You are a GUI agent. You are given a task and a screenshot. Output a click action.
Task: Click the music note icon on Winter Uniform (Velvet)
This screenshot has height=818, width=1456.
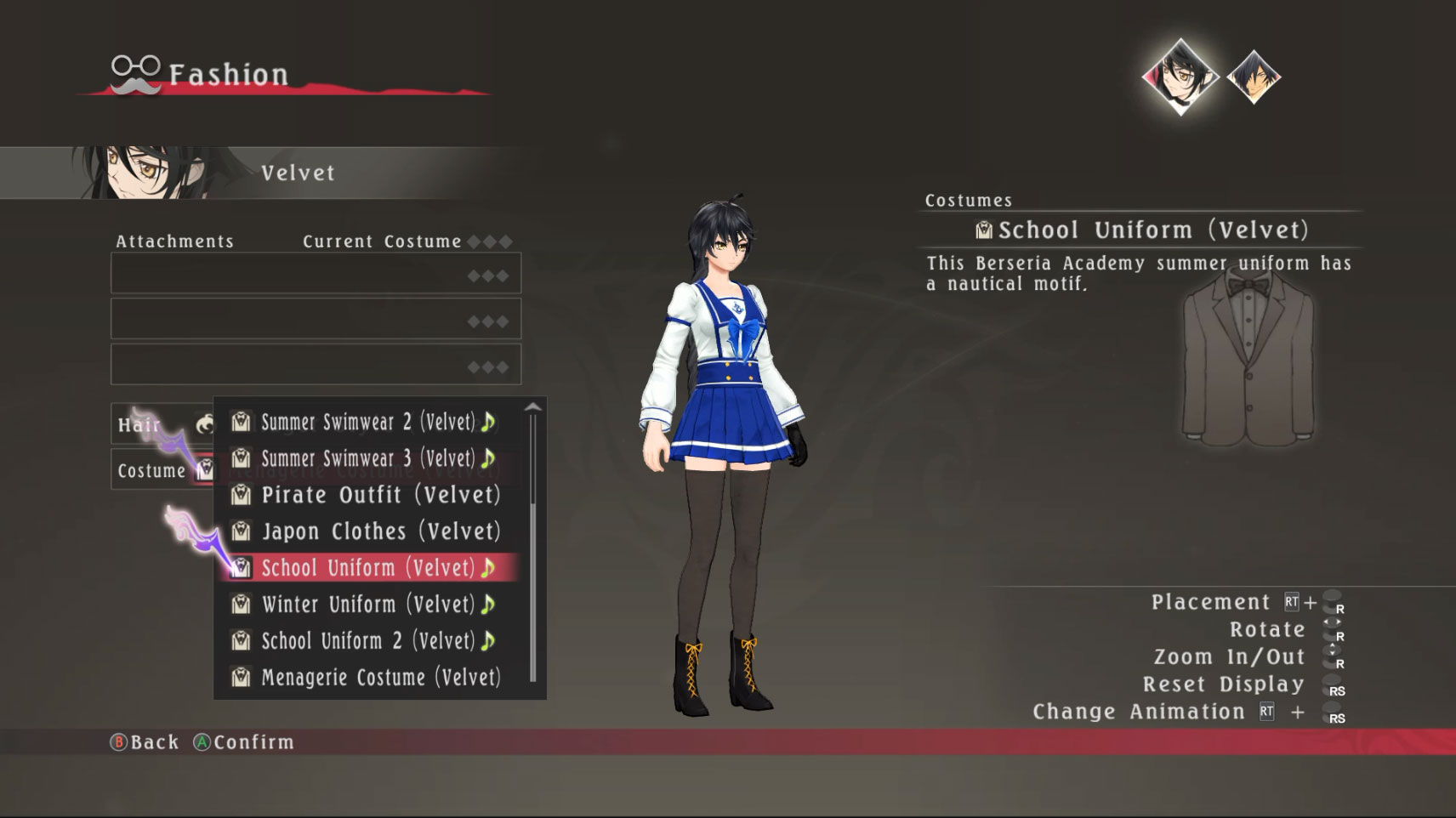487,605
